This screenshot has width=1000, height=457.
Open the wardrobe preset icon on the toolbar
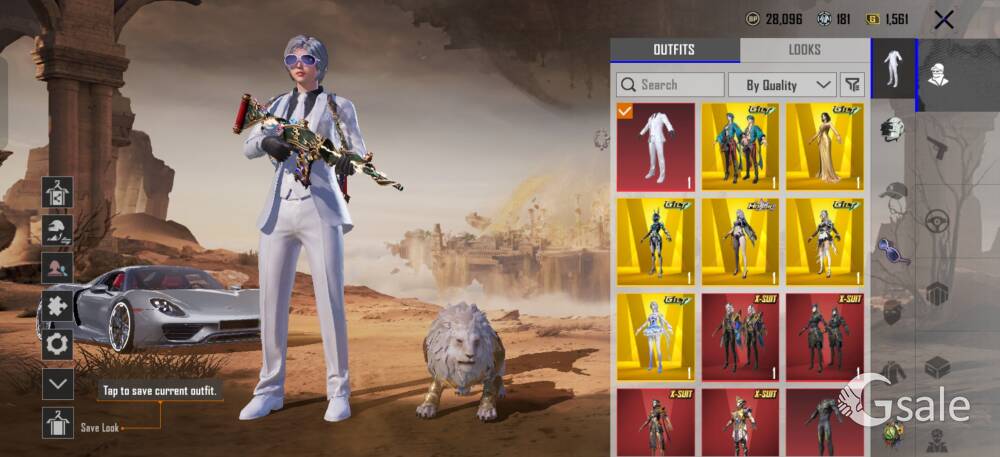click(x=58, y=192)
